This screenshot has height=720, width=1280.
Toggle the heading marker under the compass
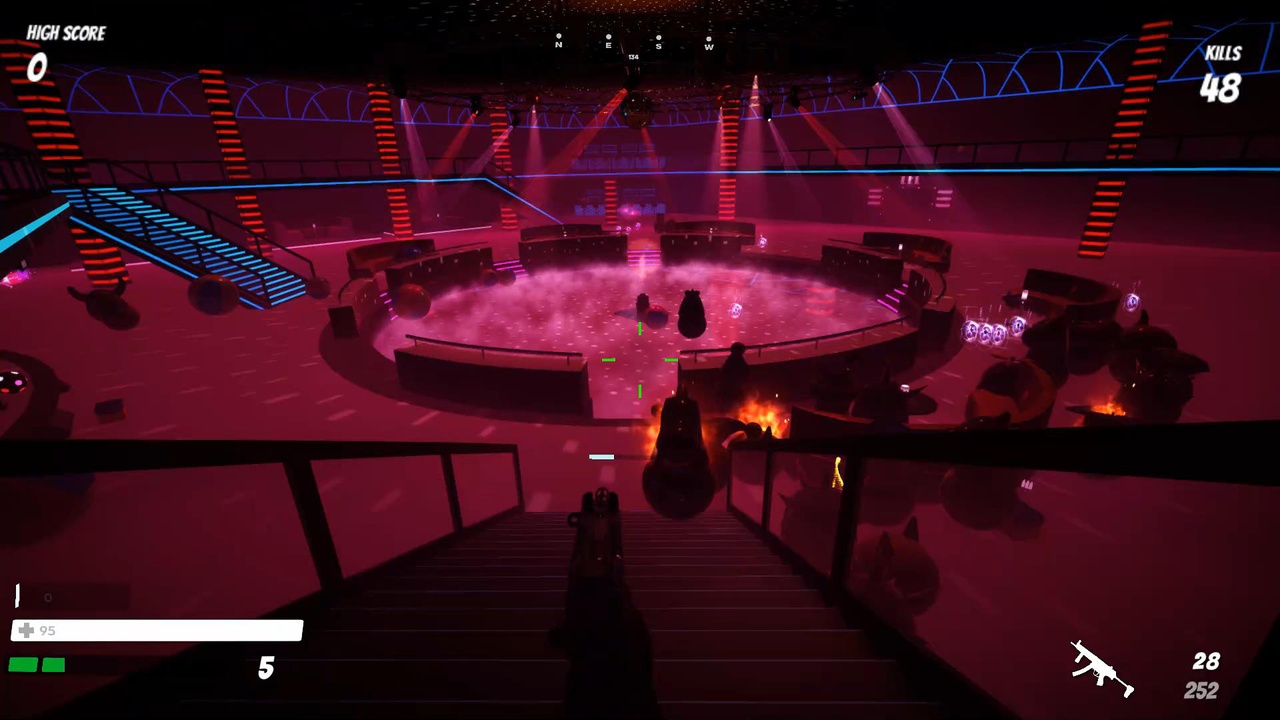[633, 57]
